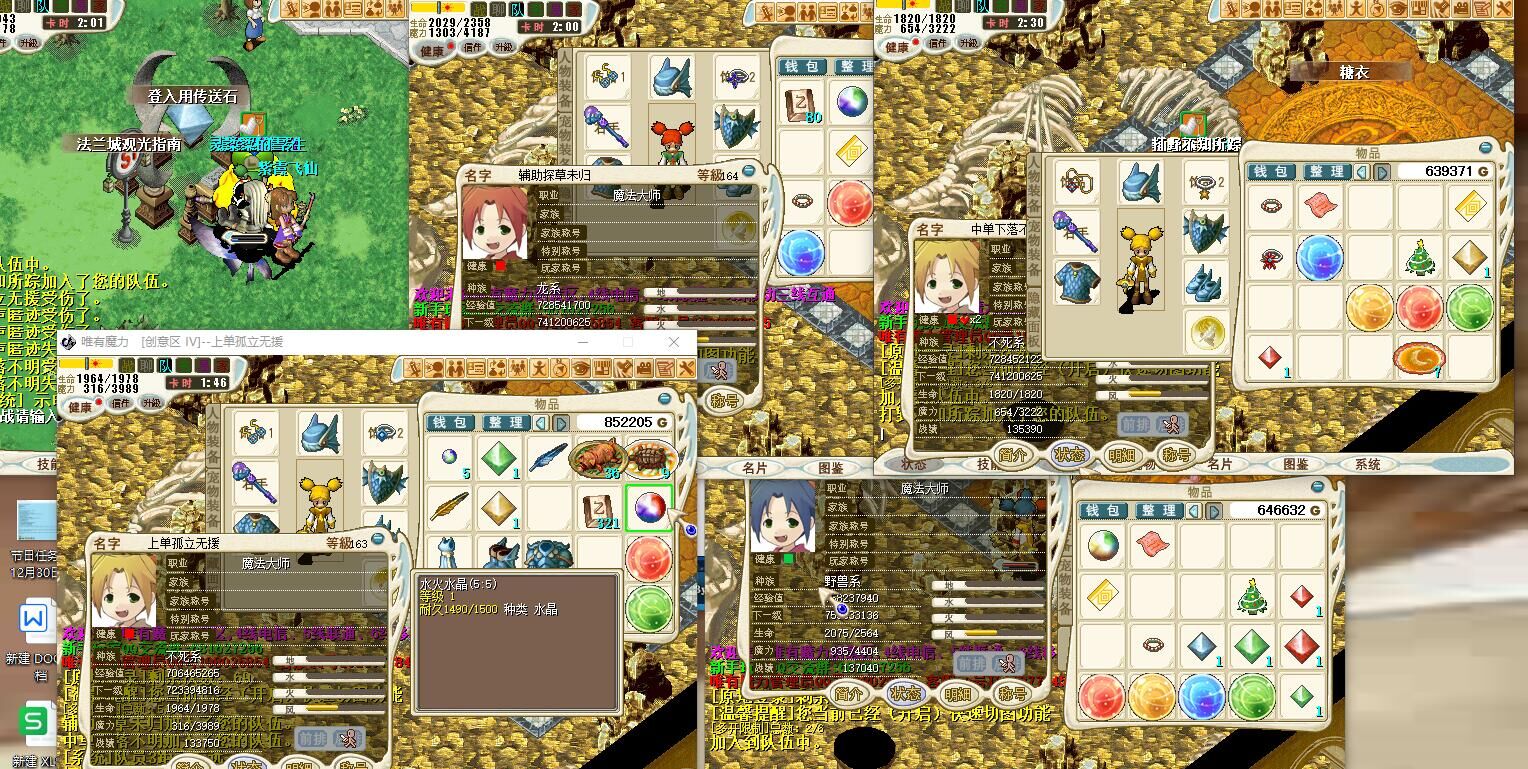Switch to 称号 tab on 野兽系 character panel
Screen dimensions: 1528x769
pyautogui.click(x=1011, y=694)
